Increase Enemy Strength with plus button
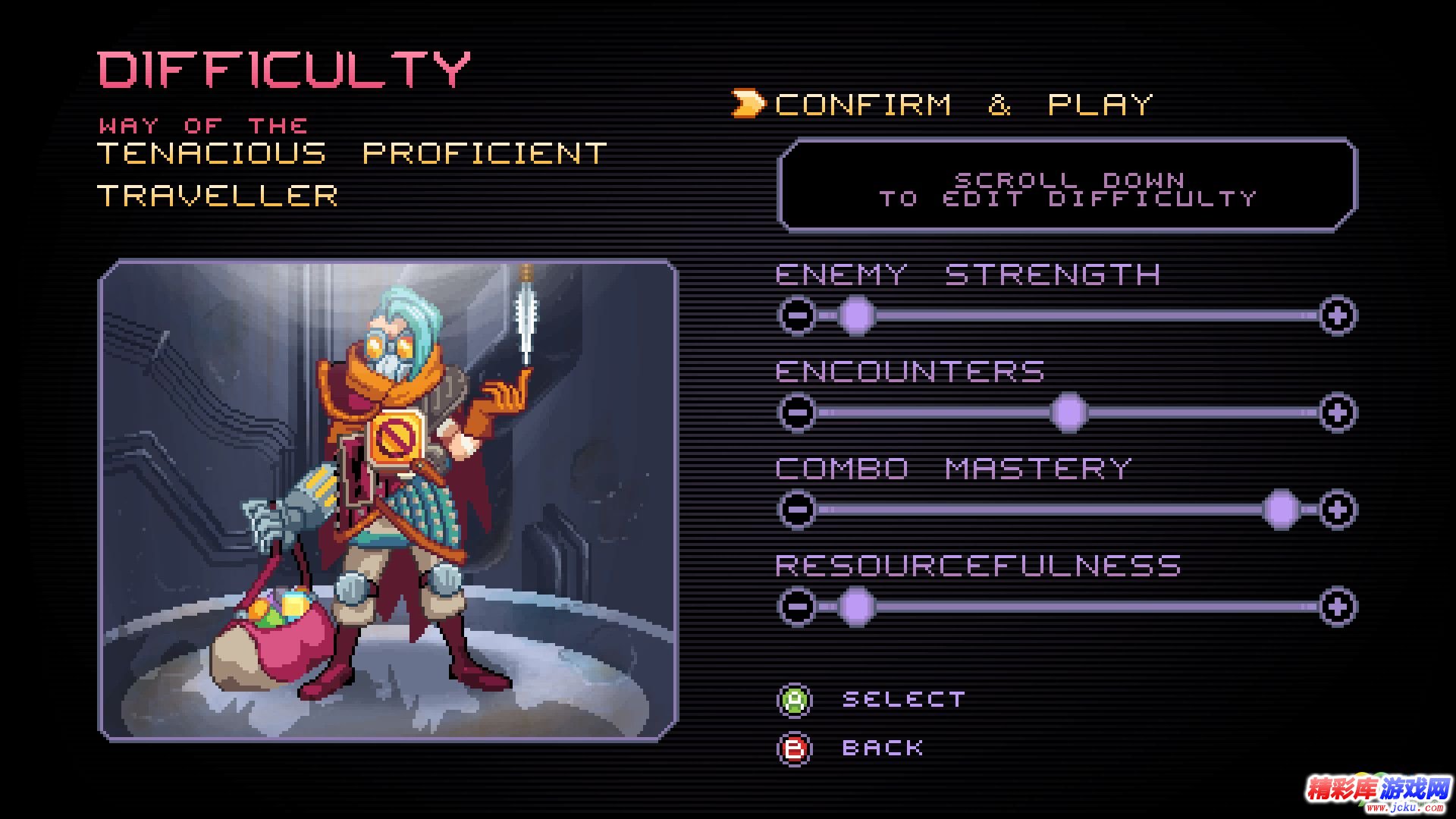Image resolution: width=1456 pixels, height=819 pixels. coord(1337,315)
